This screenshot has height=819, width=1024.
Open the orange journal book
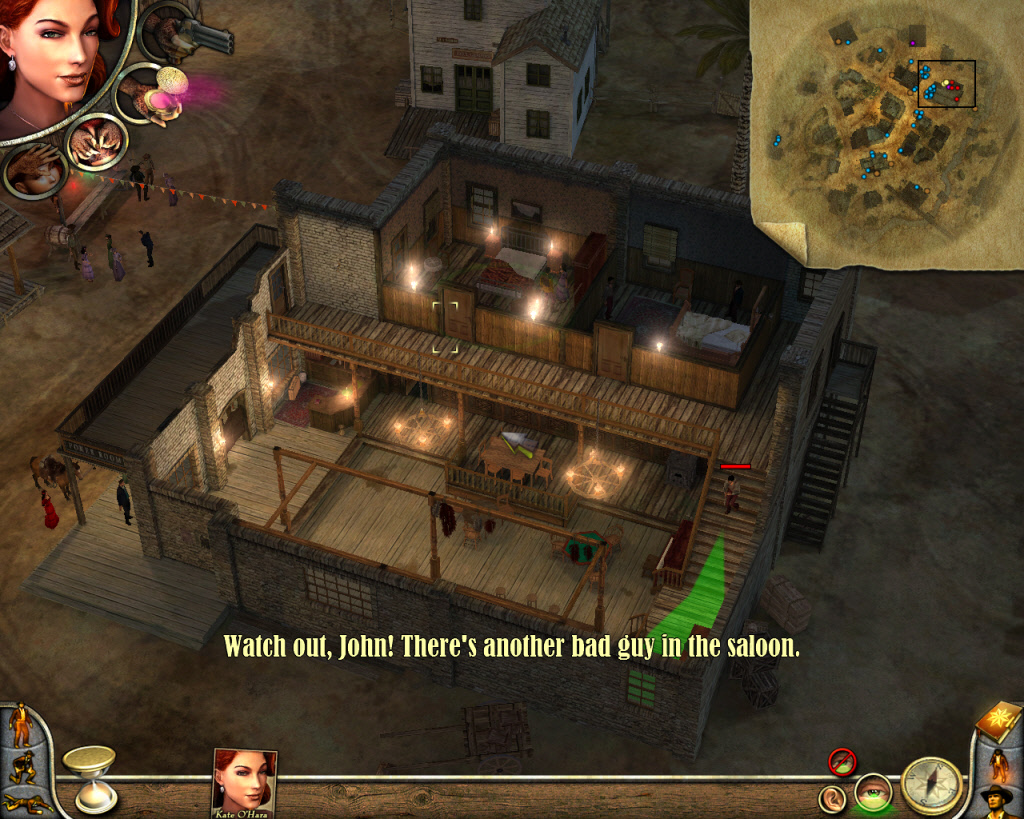(995, 724)
